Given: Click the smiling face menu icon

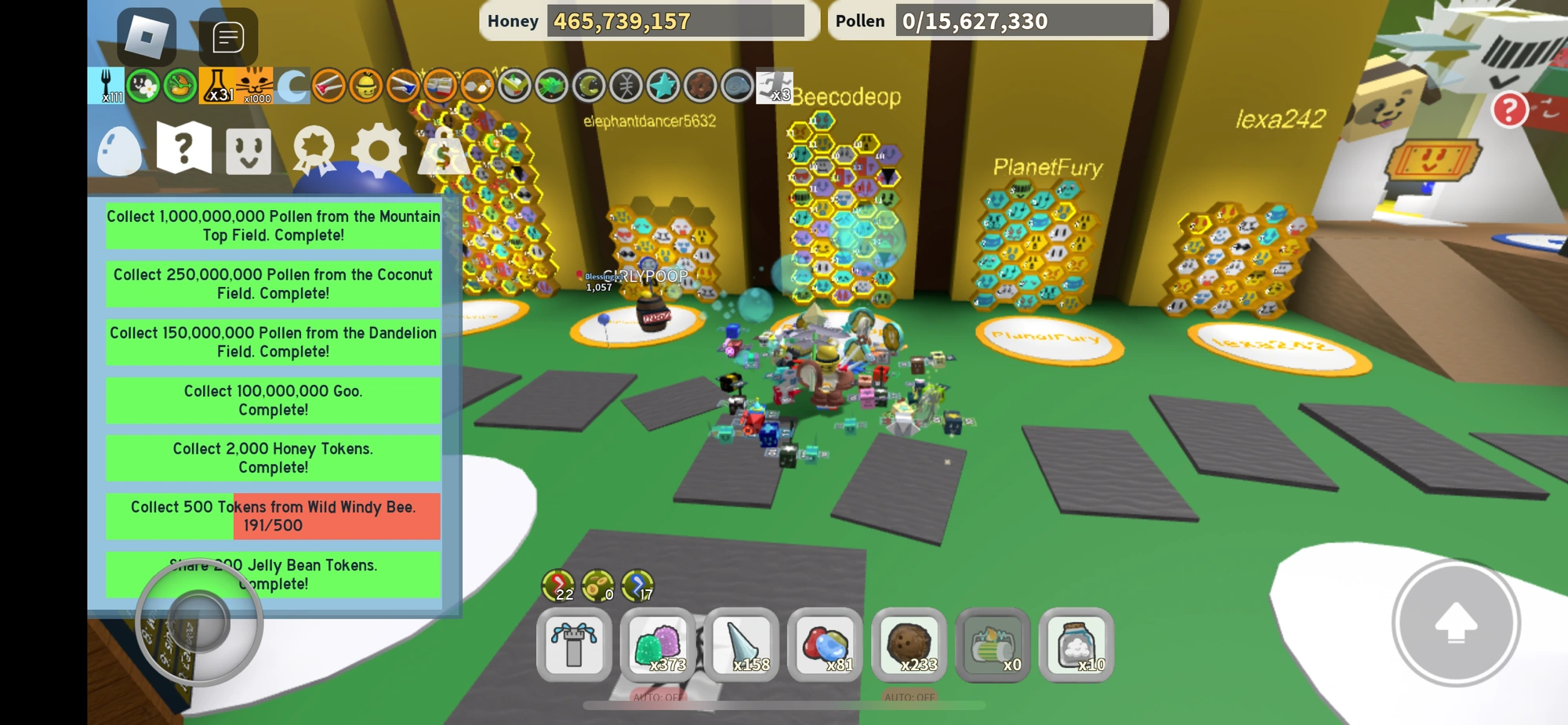Looking at the screenshot, I should click(x=249, y=150).
